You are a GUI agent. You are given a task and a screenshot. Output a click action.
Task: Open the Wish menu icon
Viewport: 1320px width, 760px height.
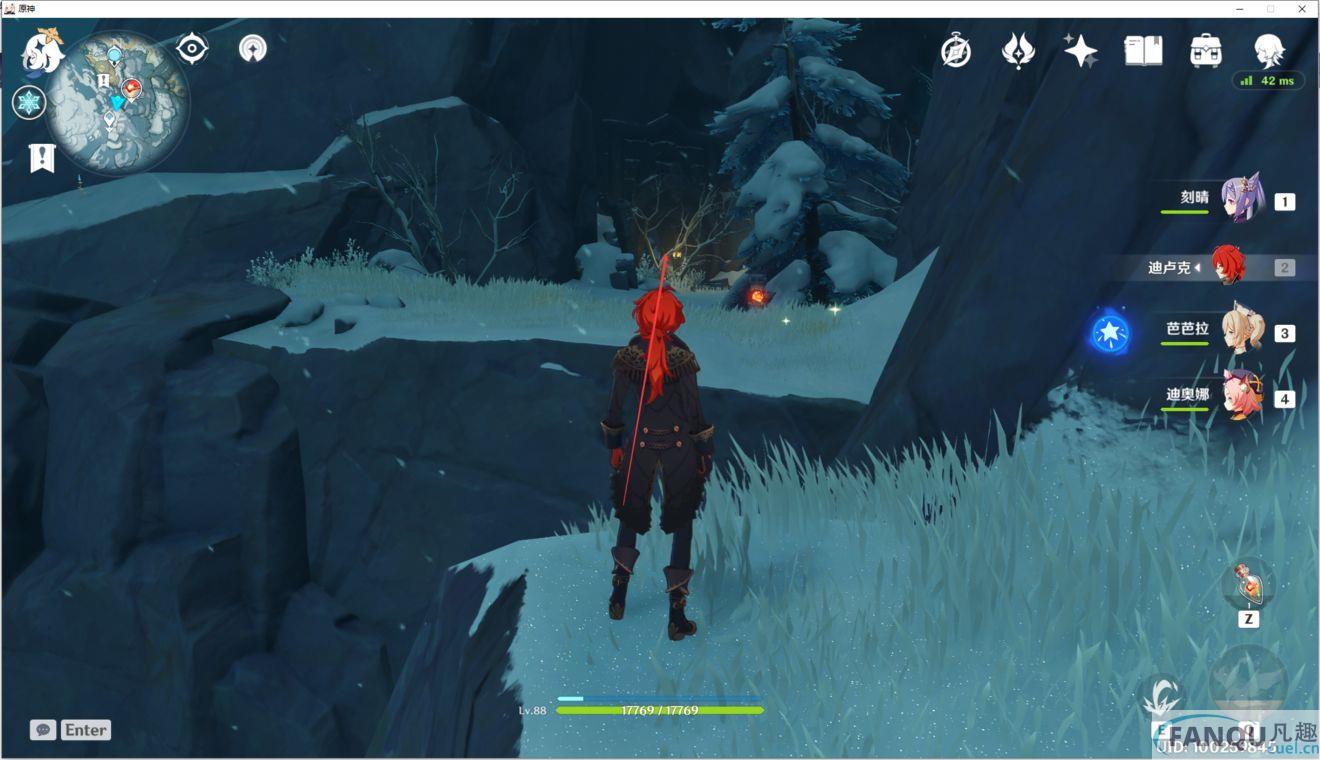tap(1018, 50)
